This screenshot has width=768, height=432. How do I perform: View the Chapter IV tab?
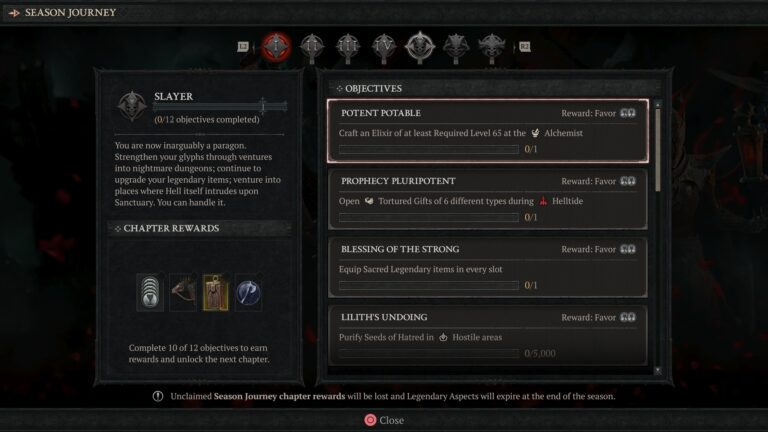pos(384,45)
